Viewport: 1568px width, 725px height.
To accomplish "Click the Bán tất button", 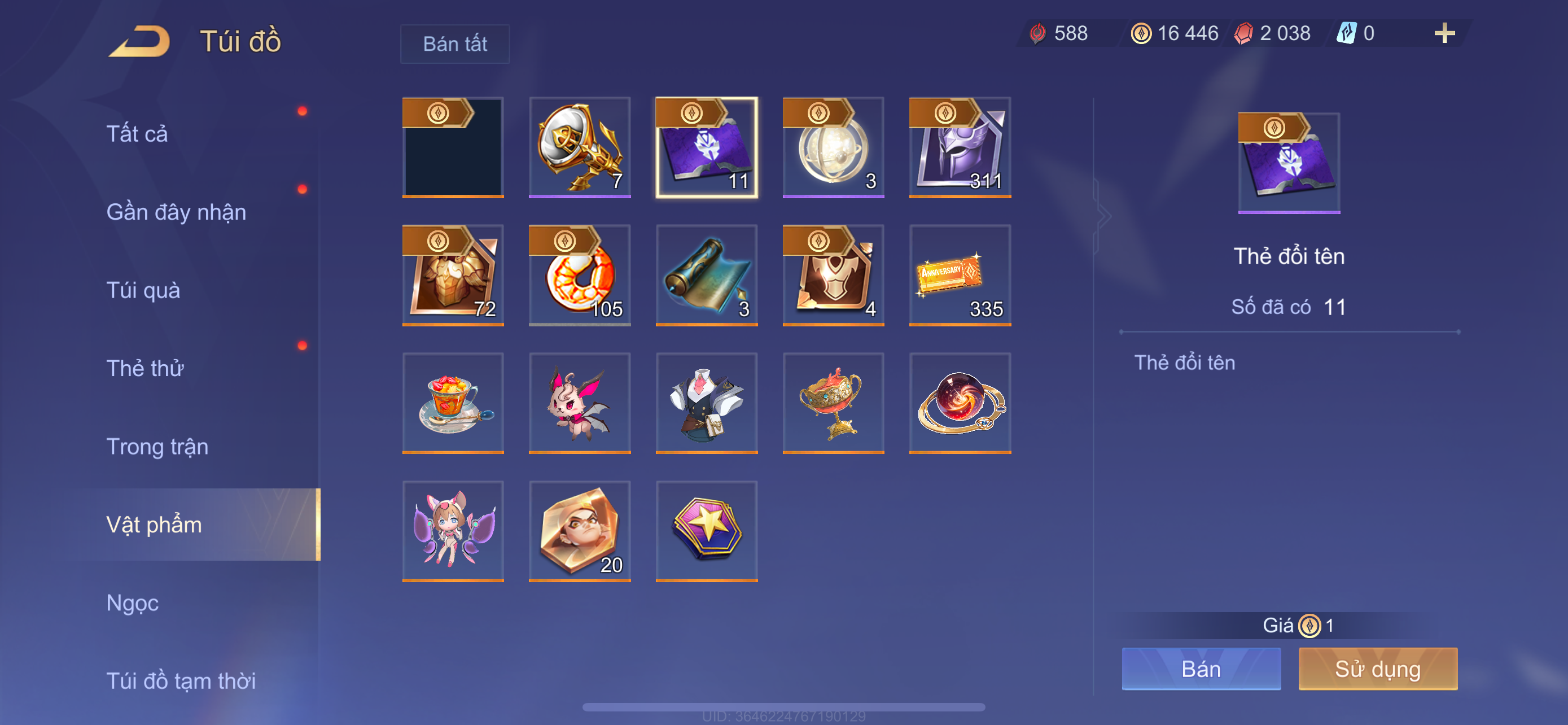I will click(x=455, y=44).
